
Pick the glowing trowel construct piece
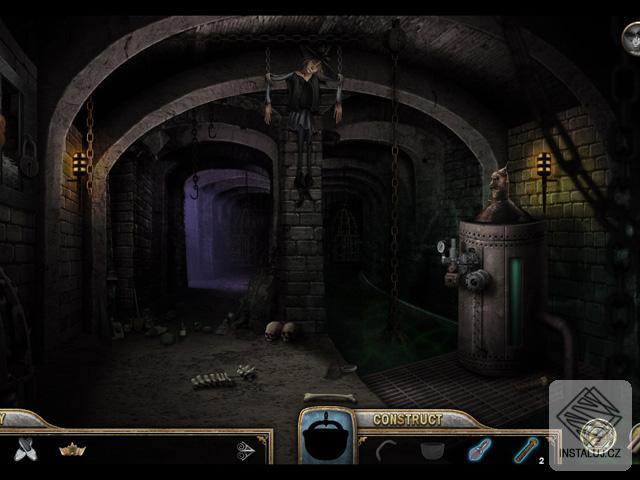[x=479, y=450]
